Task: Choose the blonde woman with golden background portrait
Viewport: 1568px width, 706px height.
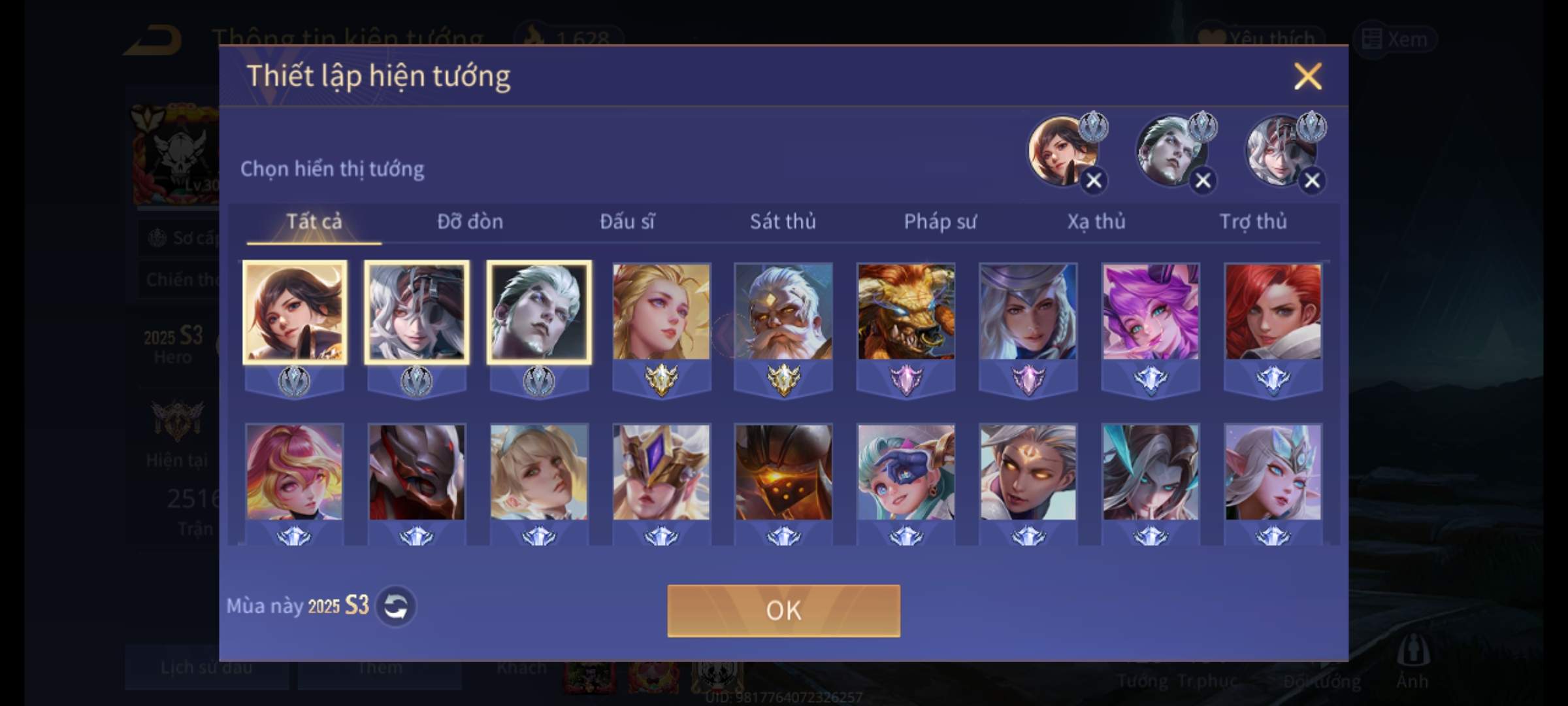Action: point(661,312)
